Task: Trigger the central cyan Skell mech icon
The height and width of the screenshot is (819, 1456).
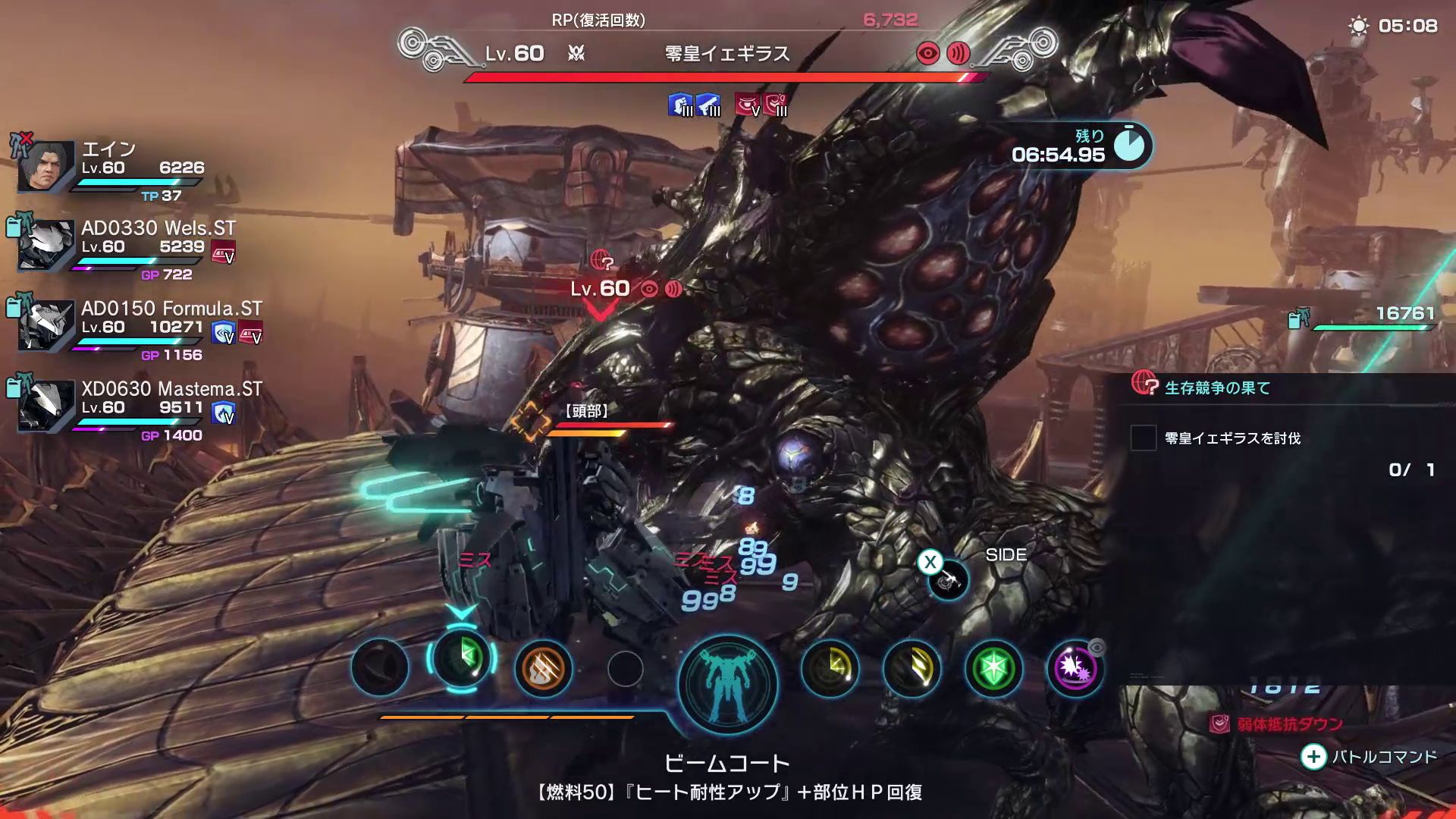Action: point(728,682)
